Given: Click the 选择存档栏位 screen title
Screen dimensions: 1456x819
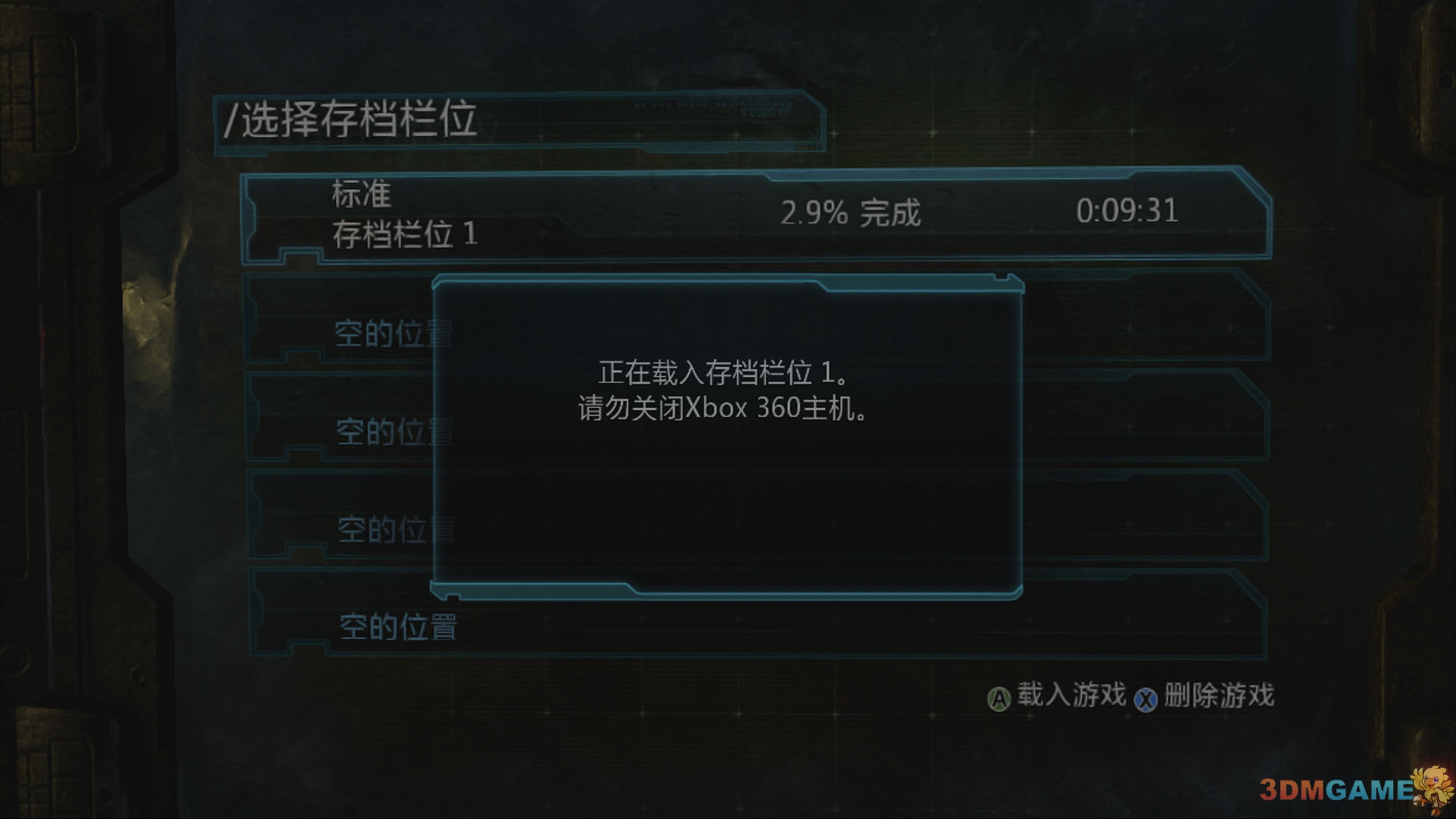Looking at the screenshot, I should pyautogui.click(x=353, y=118).
